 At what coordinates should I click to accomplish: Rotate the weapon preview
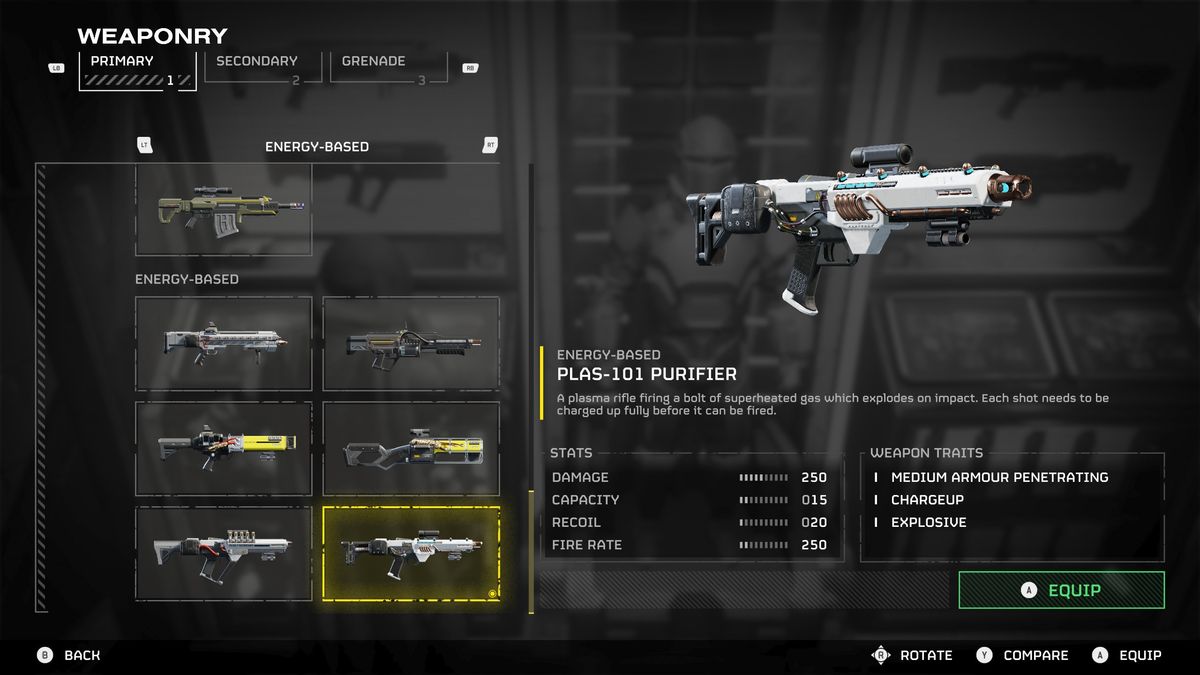point(913,655)
